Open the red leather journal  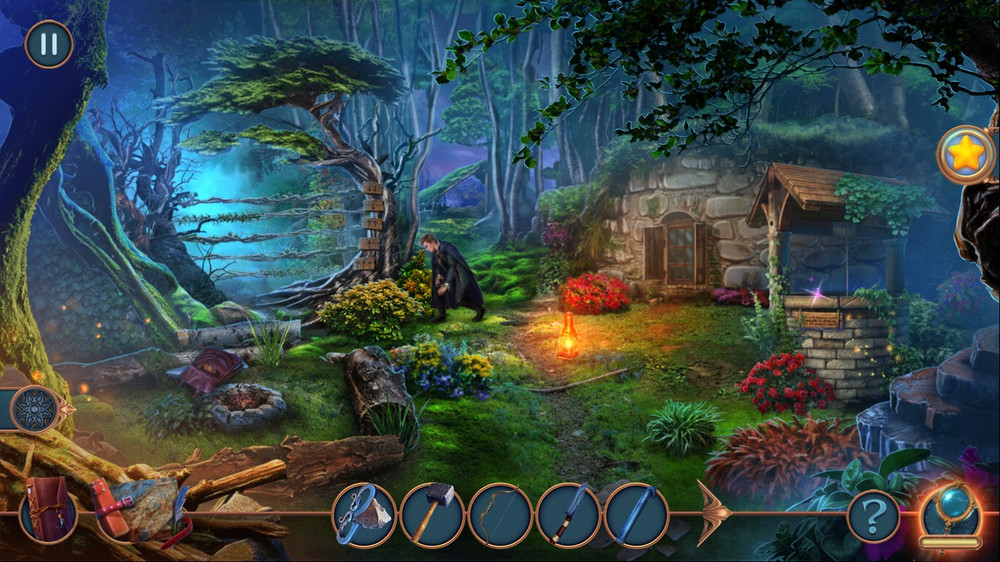tap(48, 511)
